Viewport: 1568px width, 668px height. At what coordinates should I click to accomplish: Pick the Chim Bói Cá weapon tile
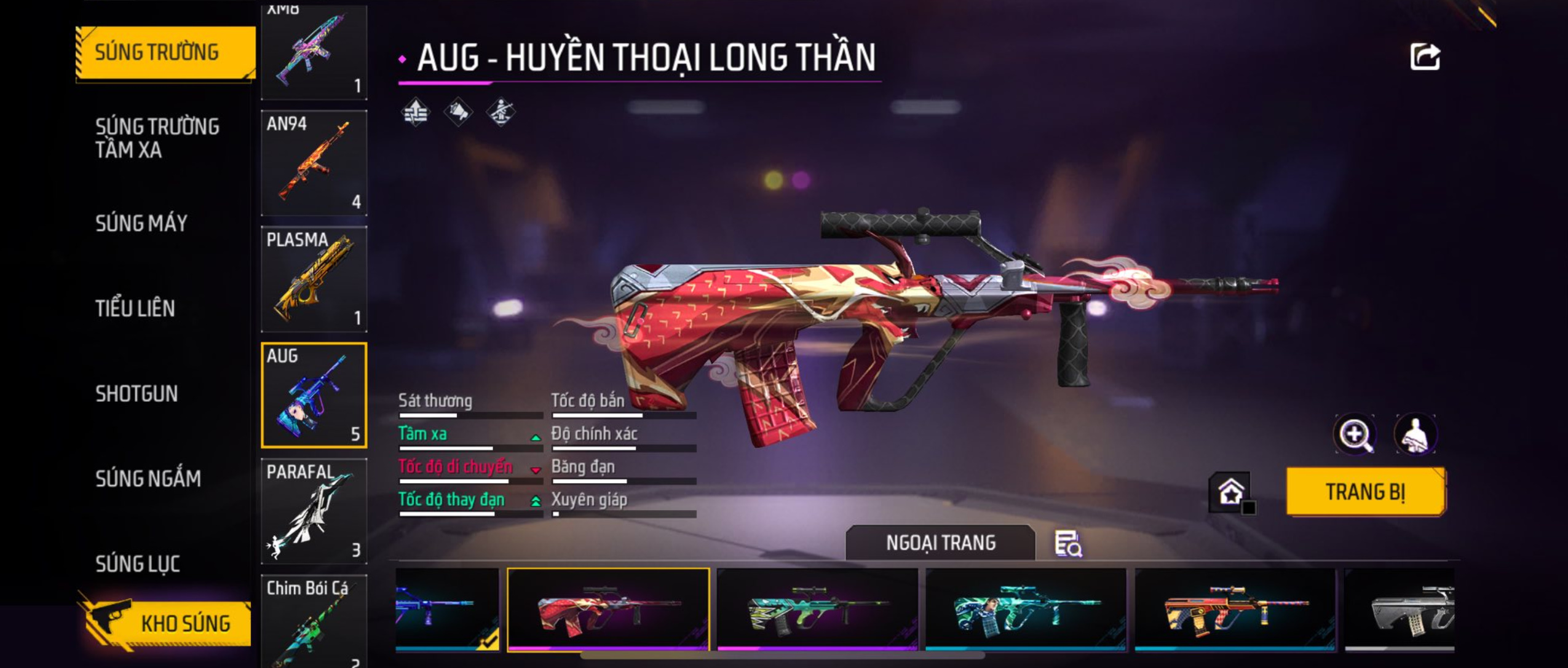coord(314,621)
